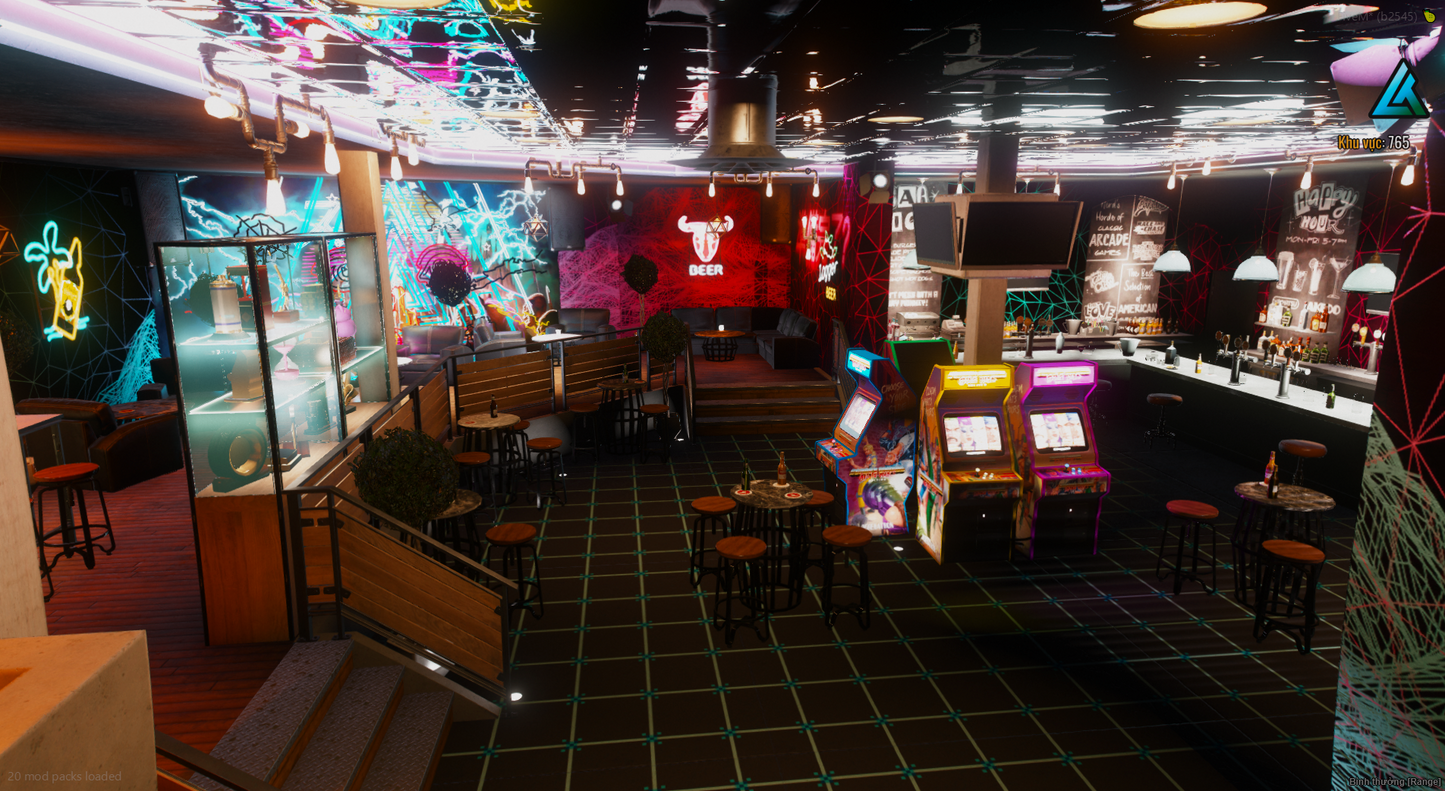
Task: Click the HAPPY HOUR chalkboard sign
Action: pos(1322,215)
